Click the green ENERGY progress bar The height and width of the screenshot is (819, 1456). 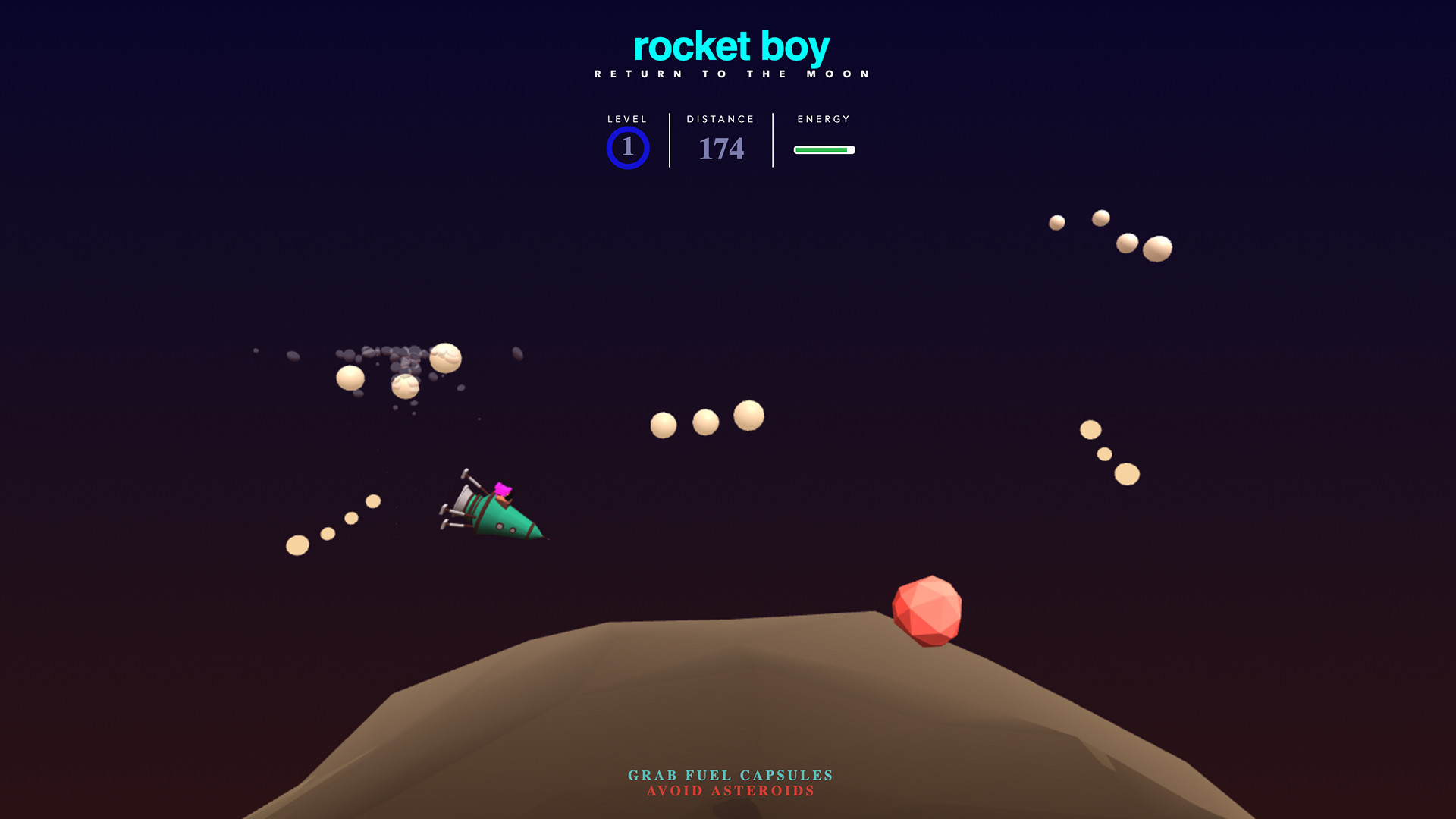(824, 149)
